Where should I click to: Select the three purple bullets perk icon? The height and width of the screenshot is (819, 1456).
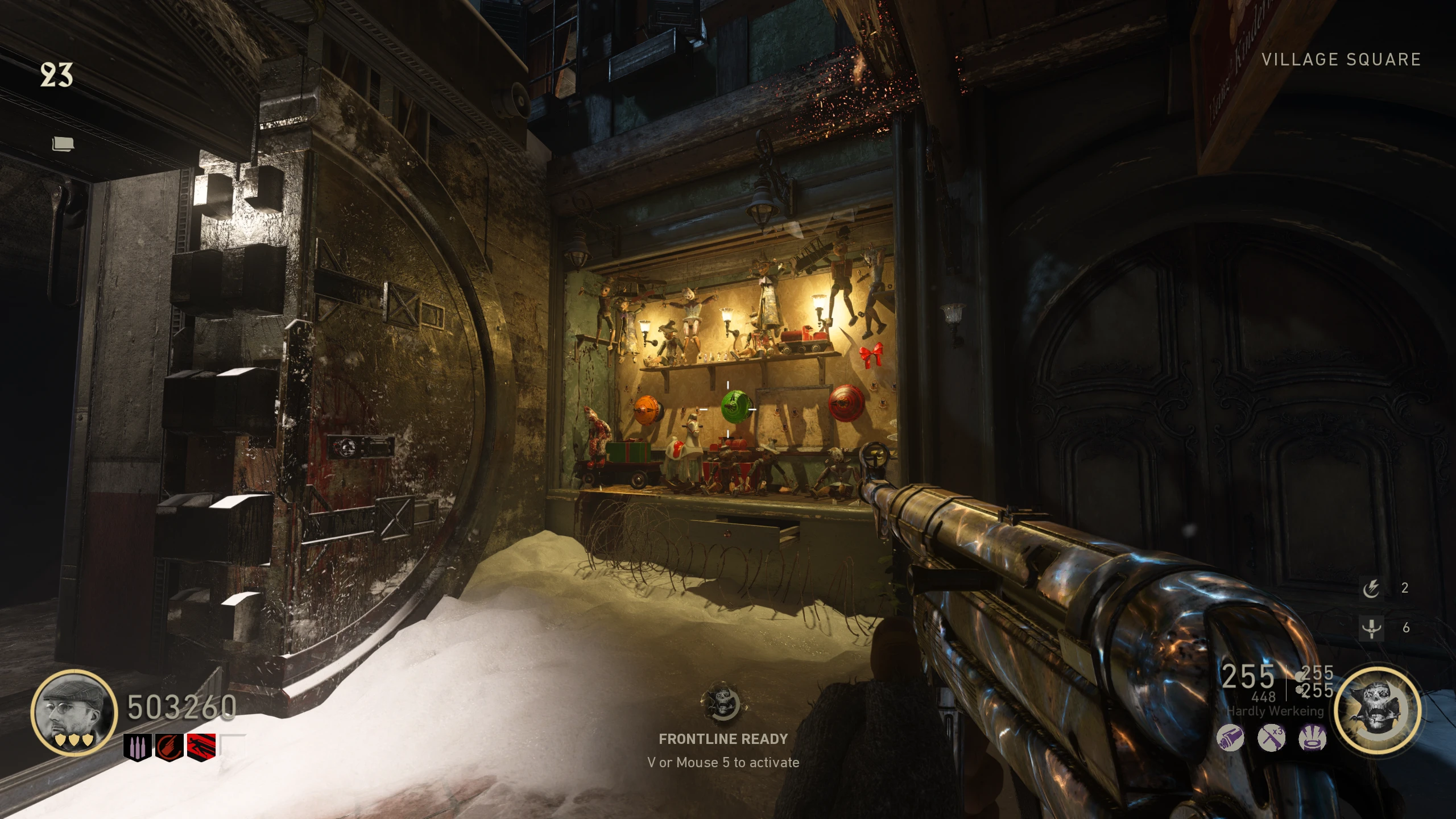coord(138,747)
